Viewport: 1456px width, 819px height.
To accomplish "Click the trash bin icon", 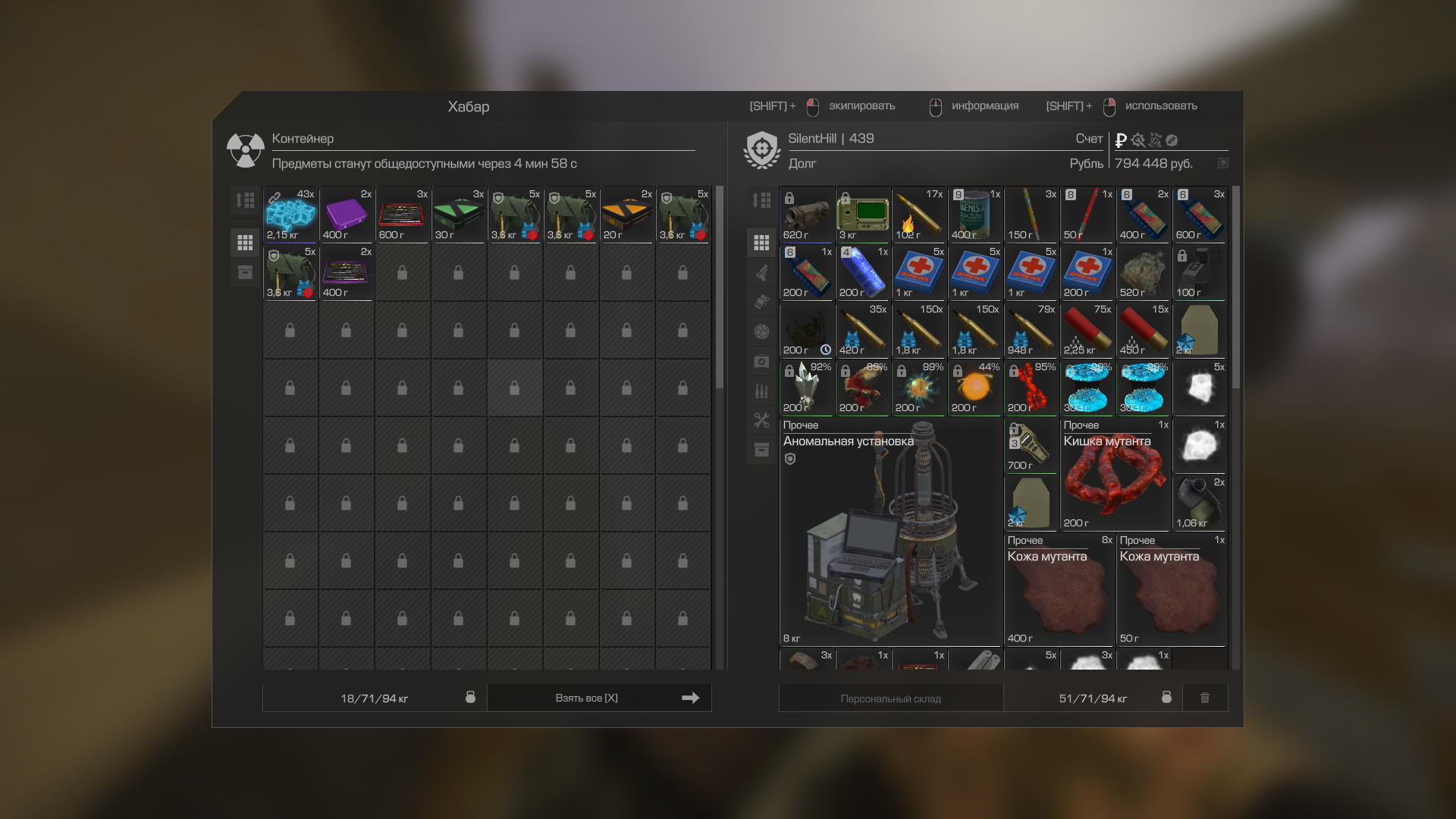I will [1205, 698].
